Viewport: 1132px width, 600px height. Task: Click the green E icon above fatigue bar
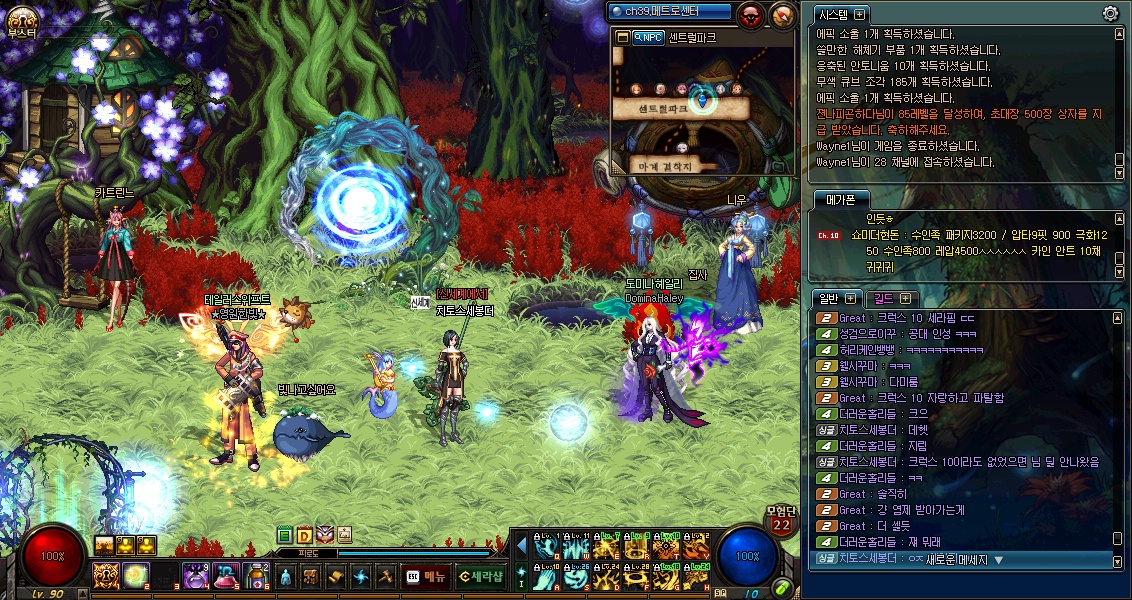click(x=285, y=535)
